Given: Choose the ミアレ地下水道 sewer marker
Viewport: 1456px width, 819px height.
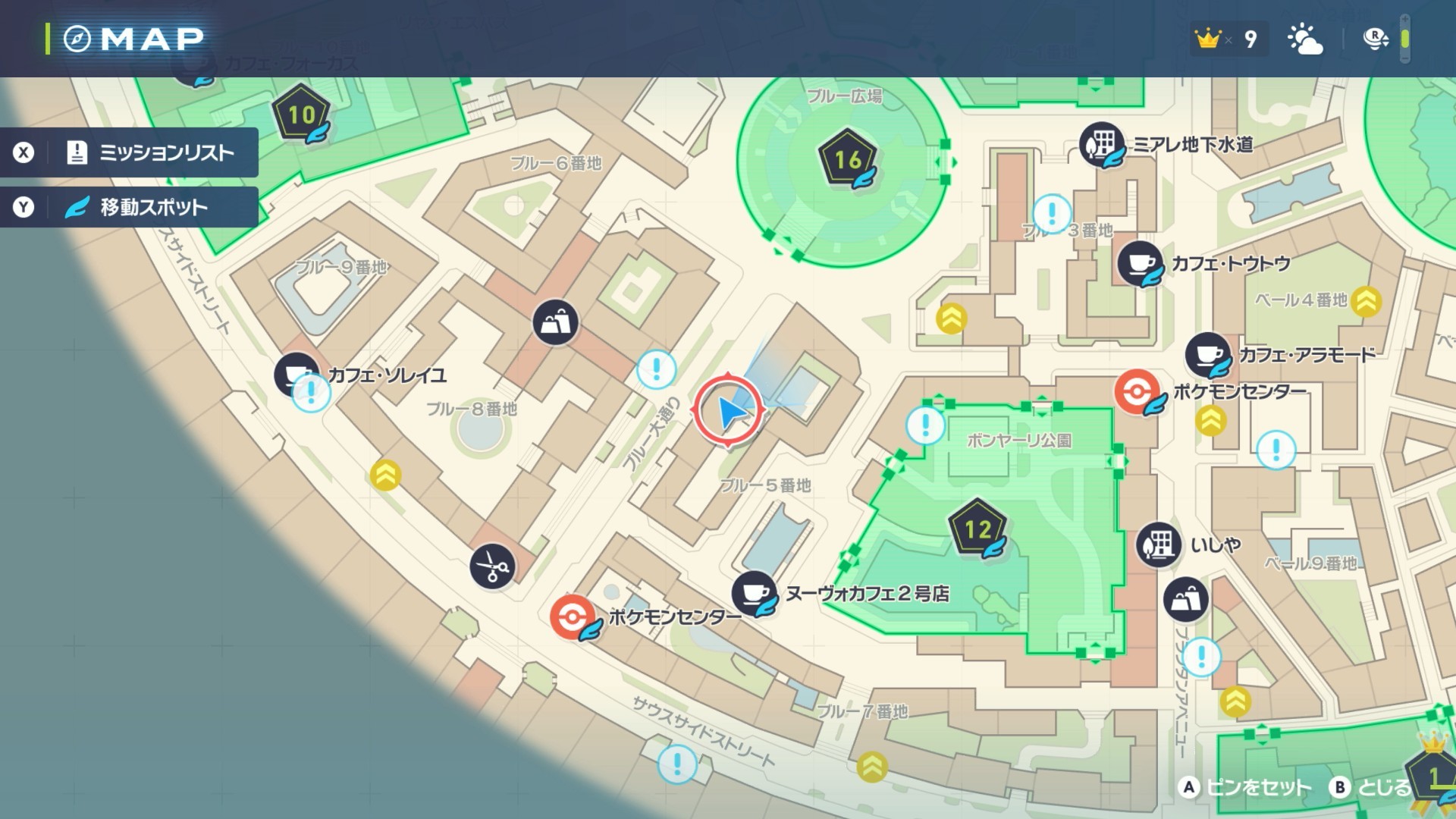Looking at the screenshot, I should click(x=1102, y=144).
